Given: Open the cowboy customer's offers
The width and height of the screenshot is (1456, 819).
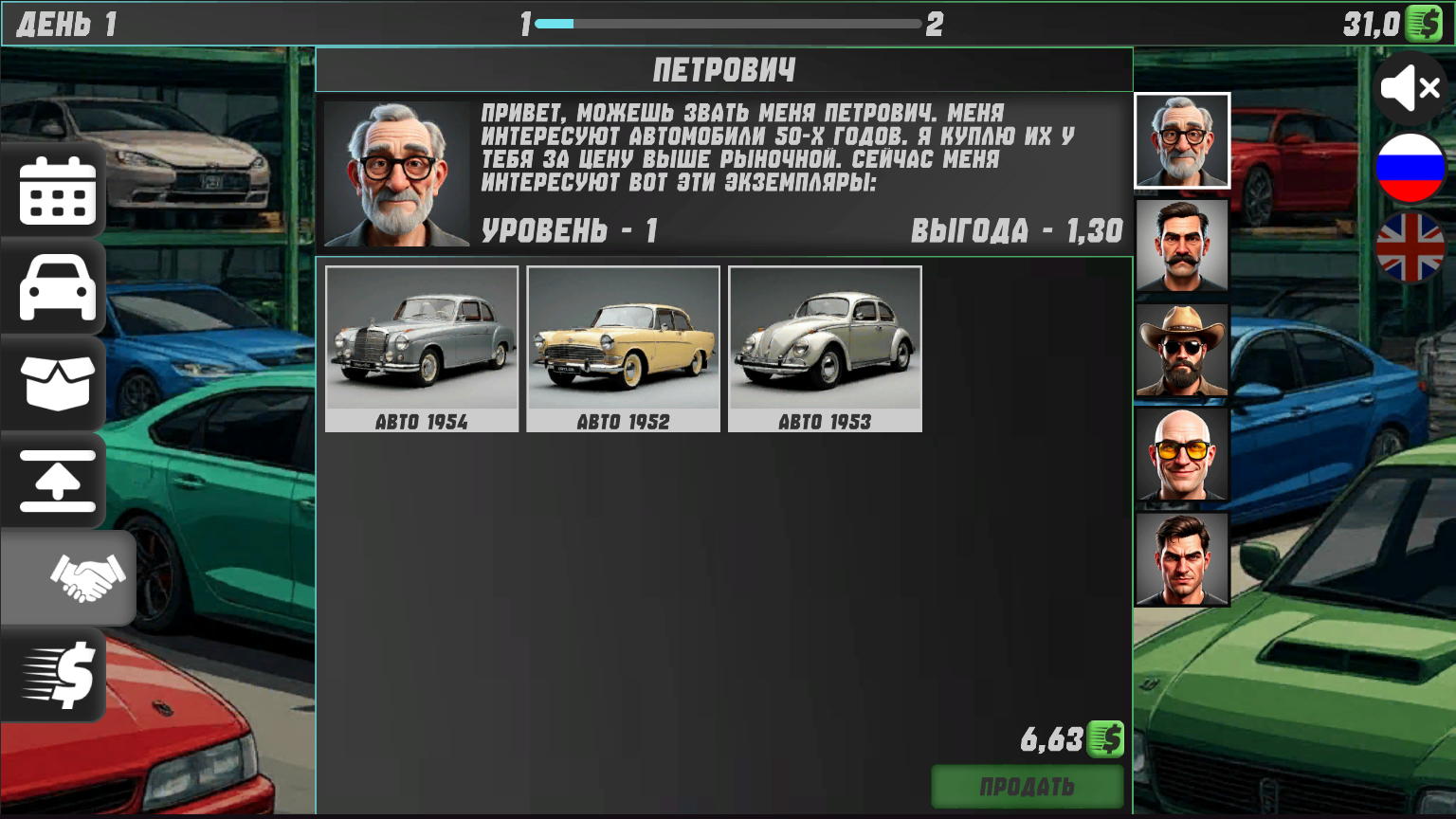Looking at the screenshot, I should [1182, 350].
